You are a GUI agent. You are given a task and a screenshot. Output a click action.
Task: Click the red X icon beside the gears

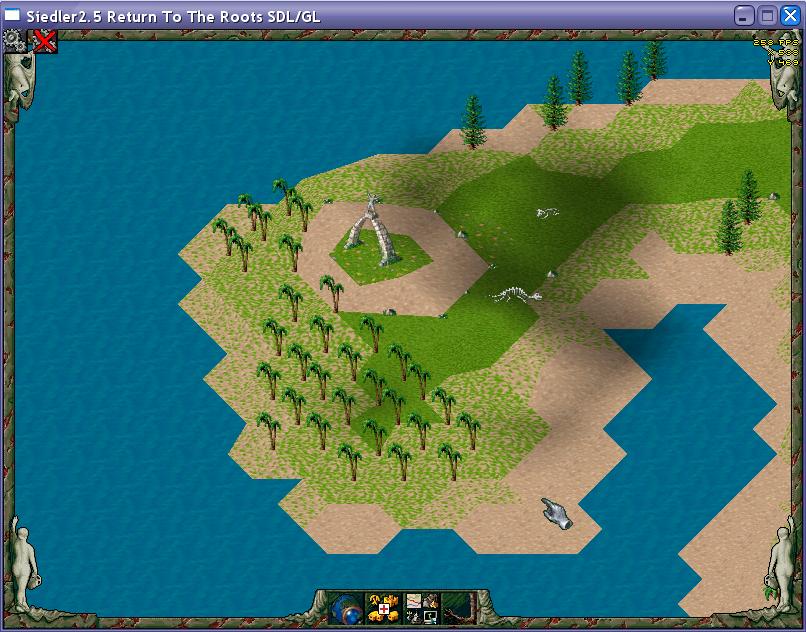point(44,40)
